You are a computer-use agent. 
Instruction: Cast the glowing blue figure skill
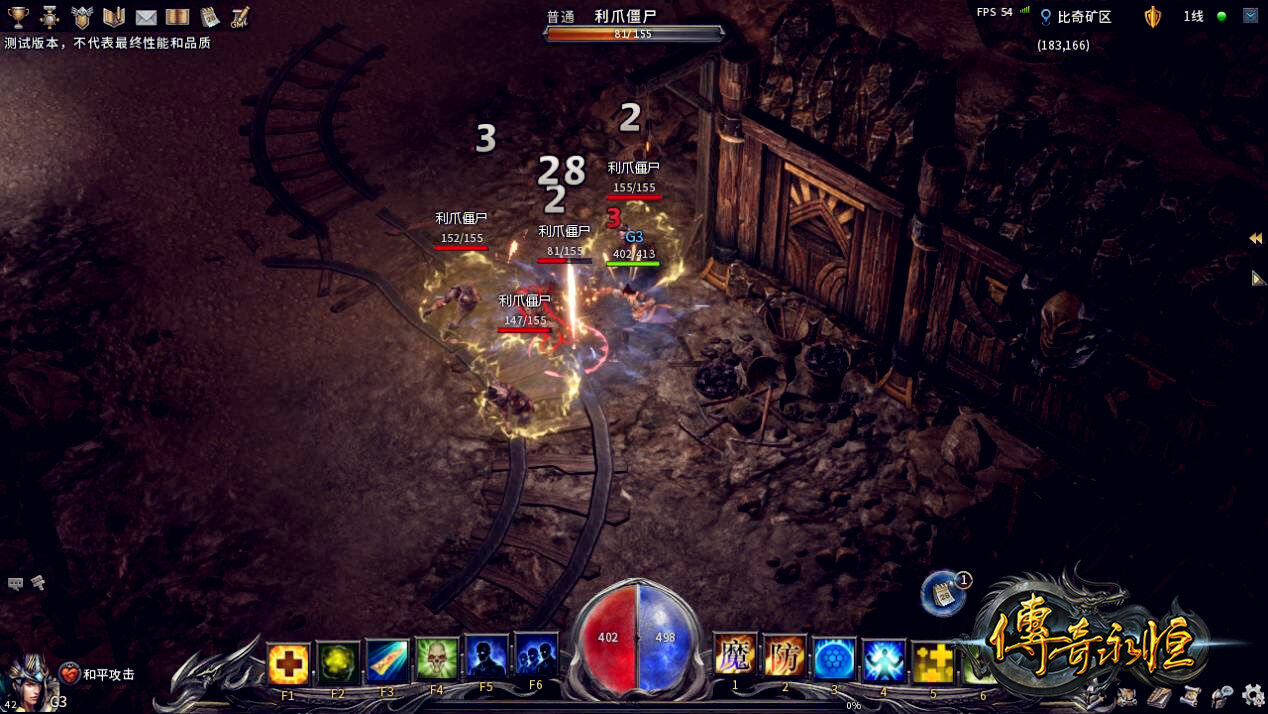884,661
